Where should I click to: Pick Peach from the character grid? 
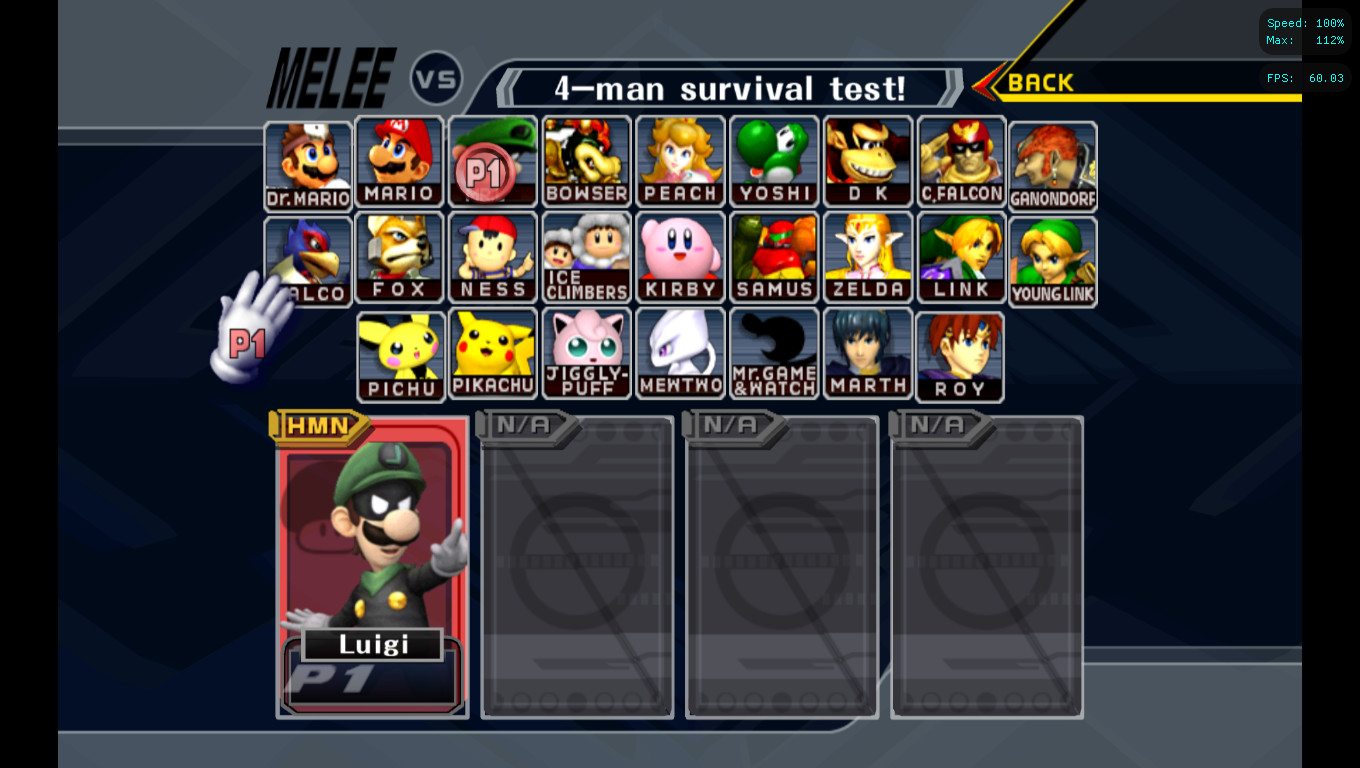pyautogui.click(x=680, y=160)
